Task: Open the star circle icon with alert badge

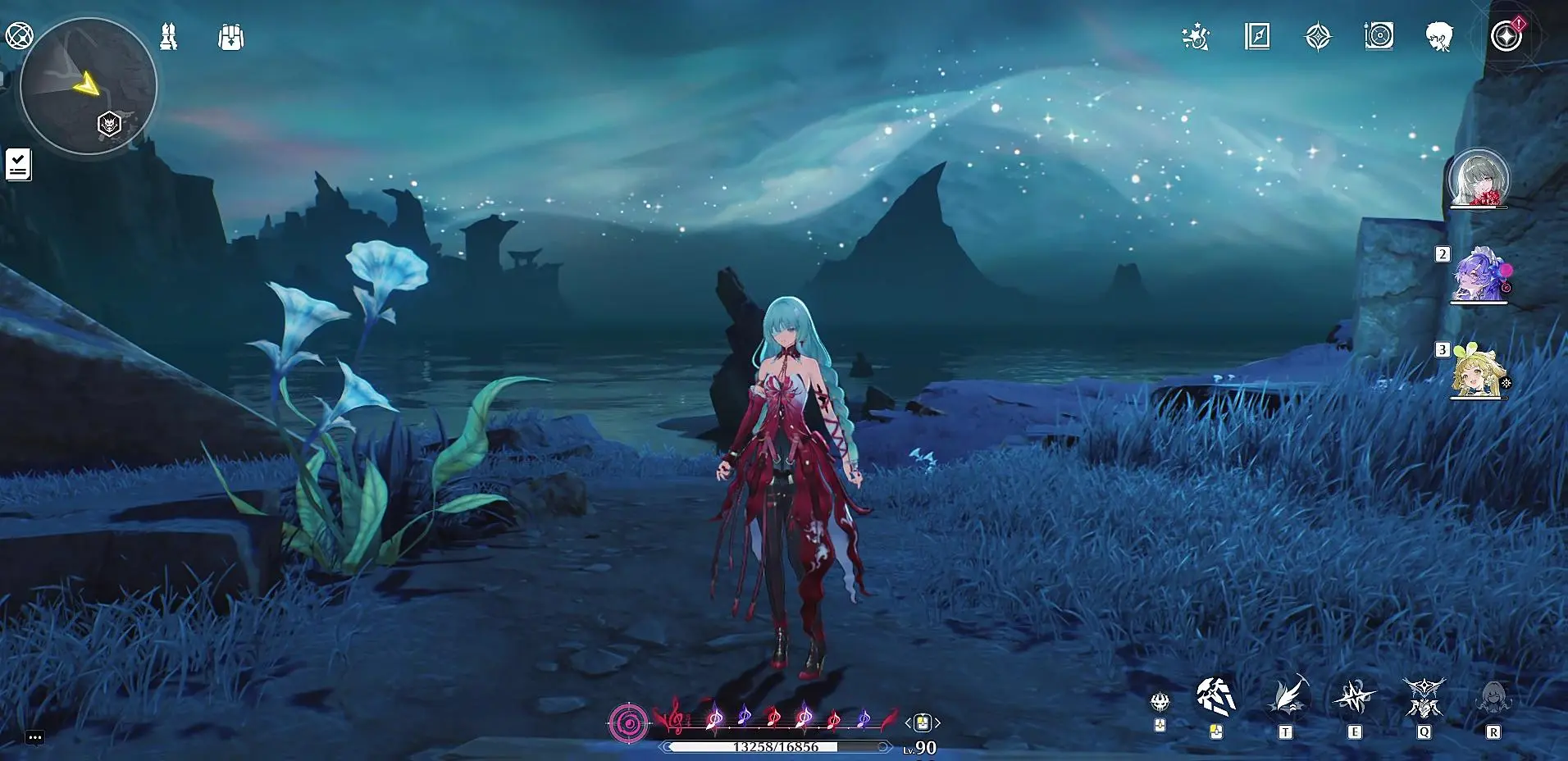Action: 1506,37
